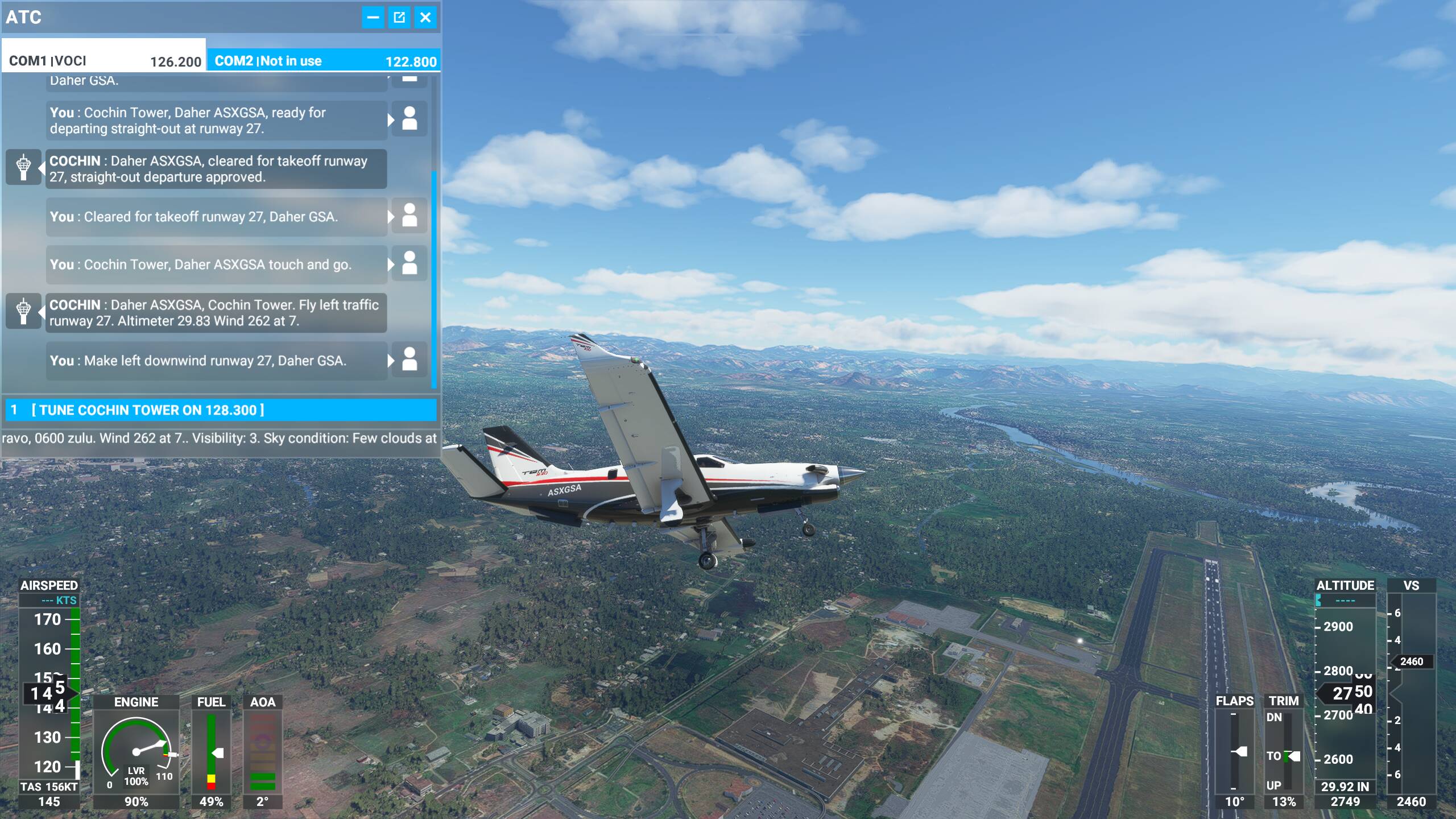Click the ATC message history scrollbar

pyautogui.click(x=435, y=279)
